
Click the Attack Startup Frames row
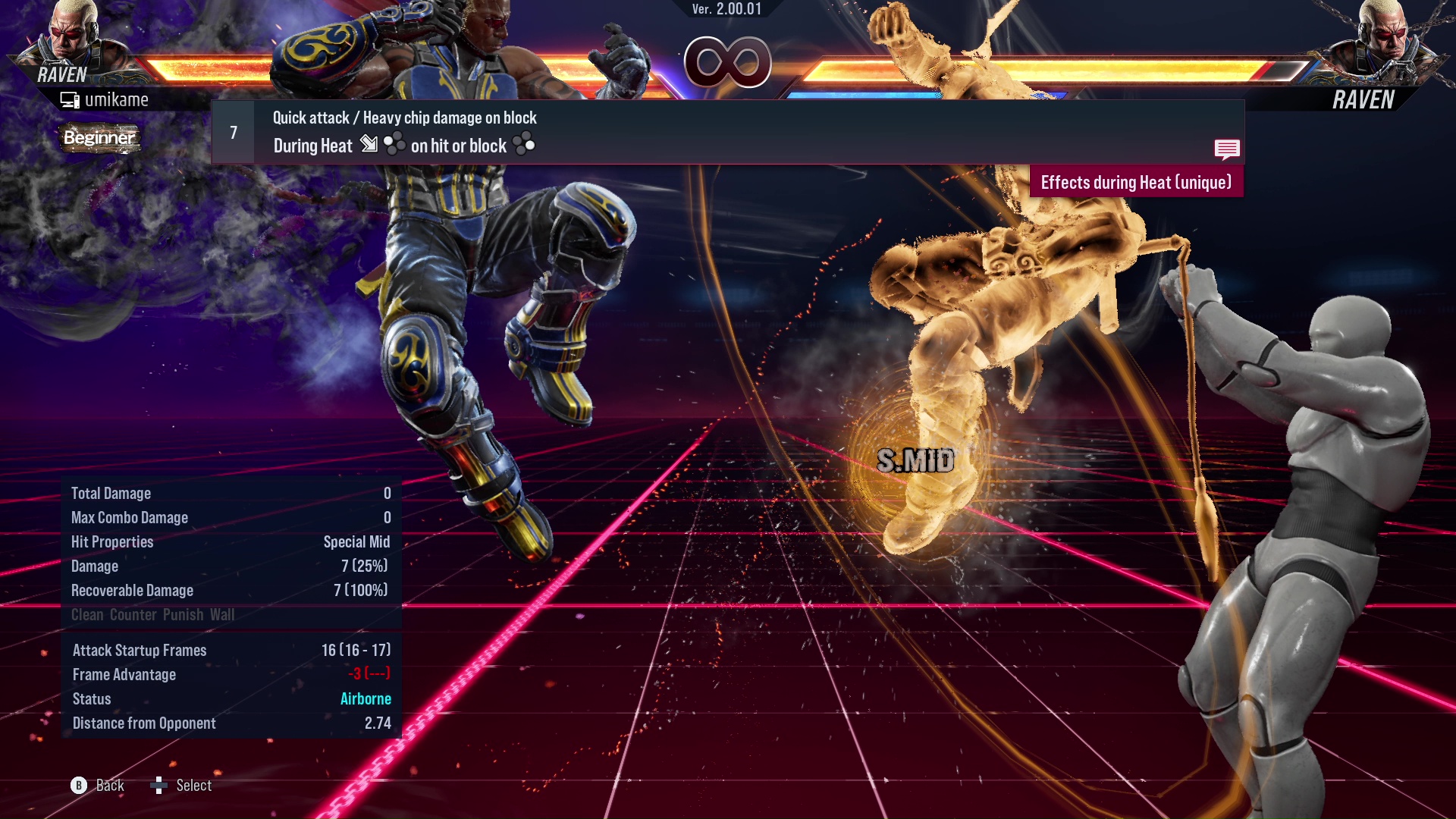pyautogui.click(x=140, y=650)
